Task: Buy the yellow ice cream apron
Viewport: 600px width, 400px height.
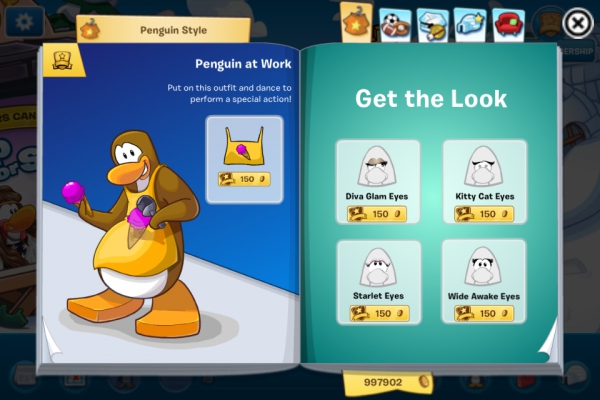Action: [x=244, y=152]
